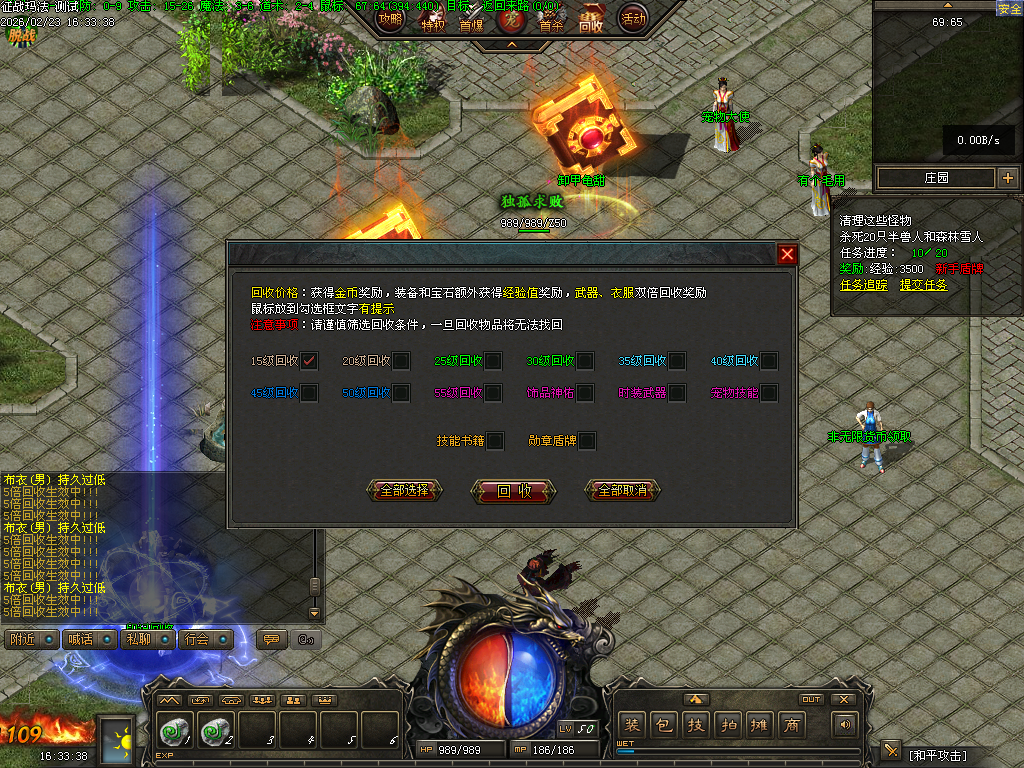
Task: Click the 任务追踪 quest tracking link
Action: point(863,285)
